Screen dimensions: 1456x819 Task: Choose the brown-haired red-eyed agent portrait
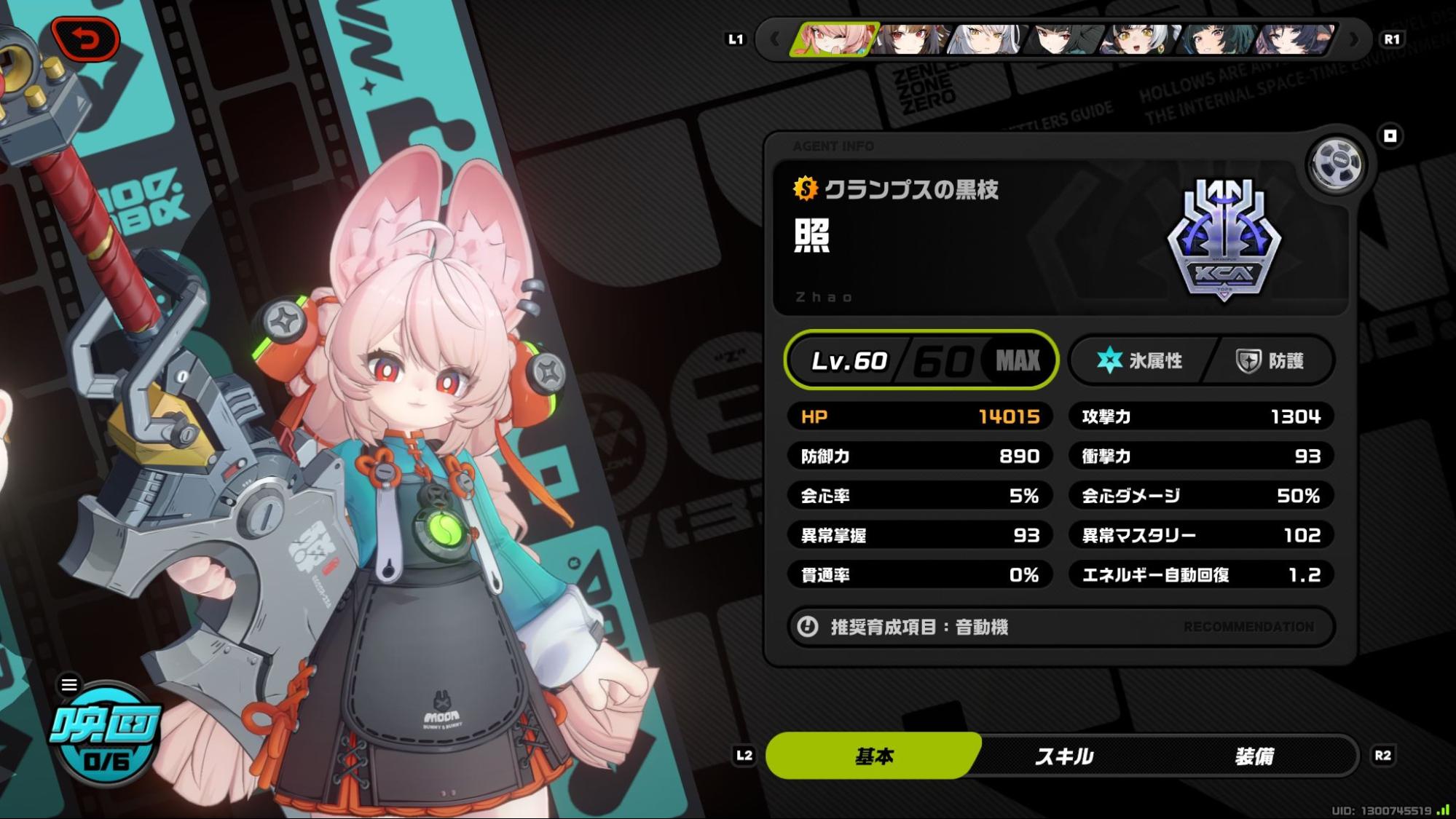912,39
